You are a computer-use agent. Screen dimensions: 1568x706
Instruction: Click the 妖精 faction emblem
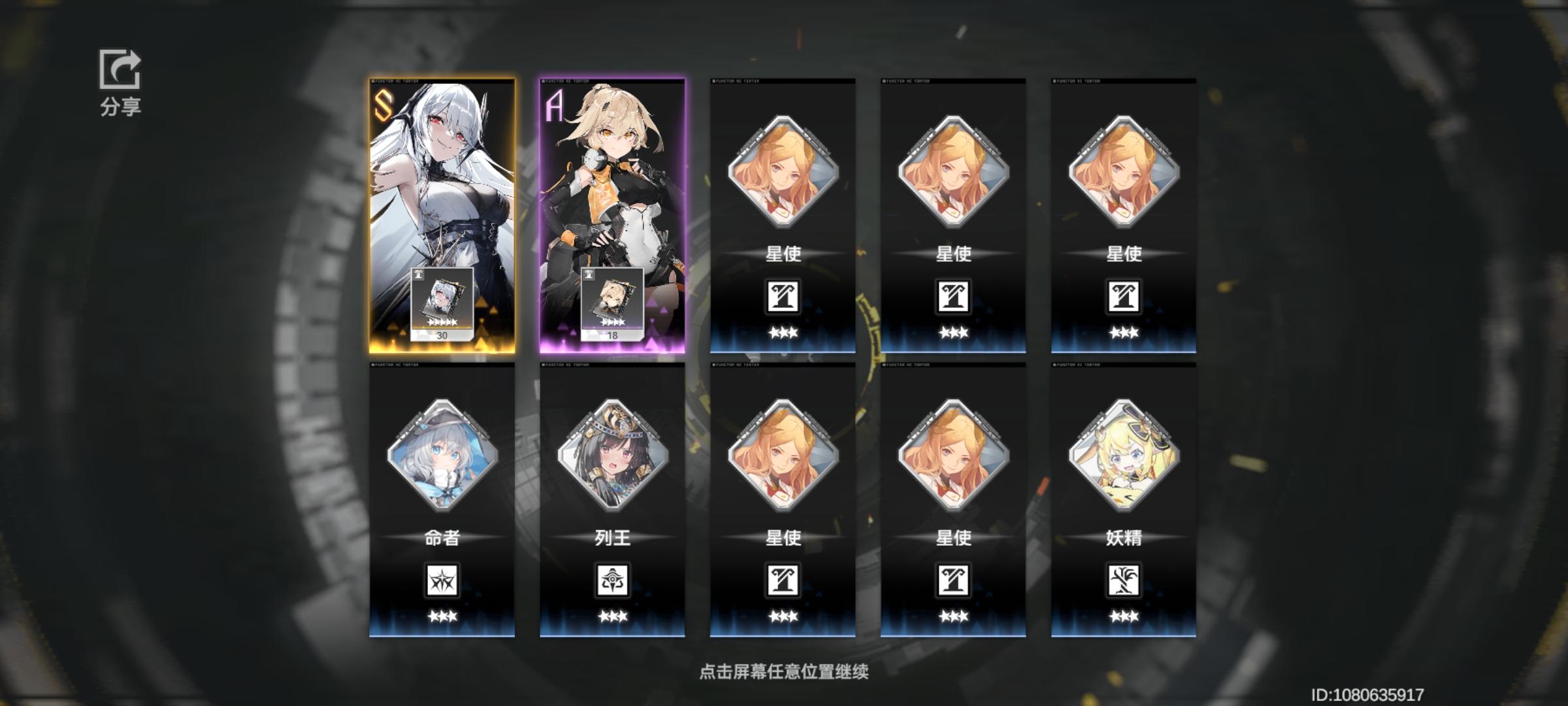pyautogui.click(x=1124, y=580)
